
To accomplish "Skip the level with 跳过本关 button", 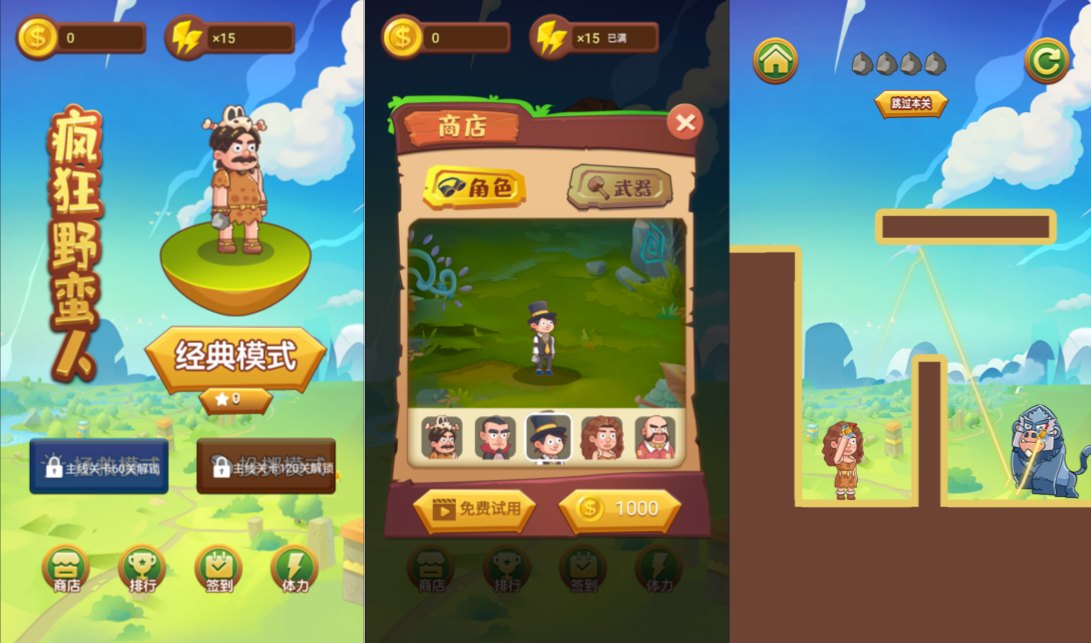I will point(910,103).
